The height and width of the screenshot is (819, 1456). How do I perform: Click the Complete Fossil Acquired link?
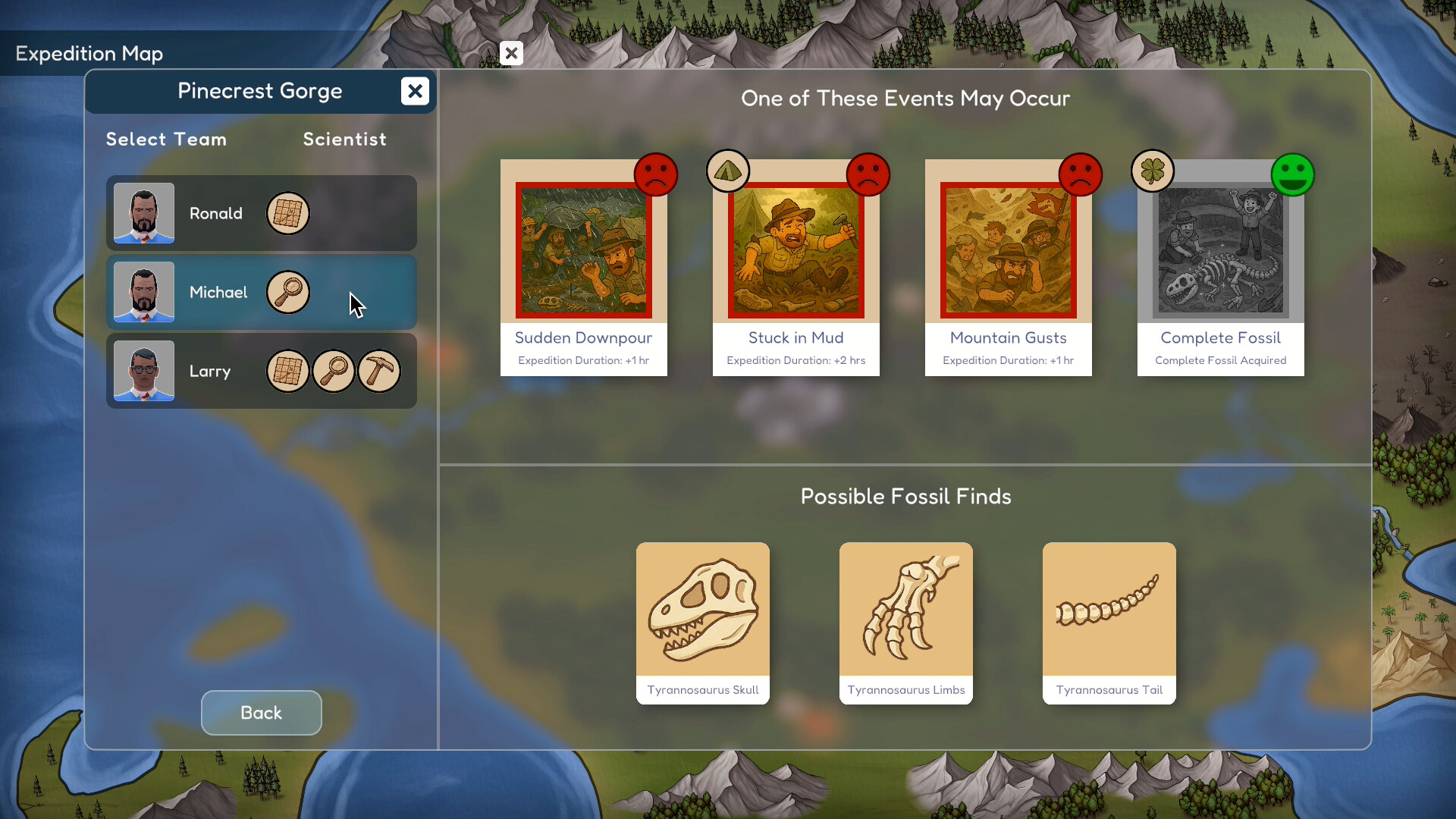tap(1221, 360)
